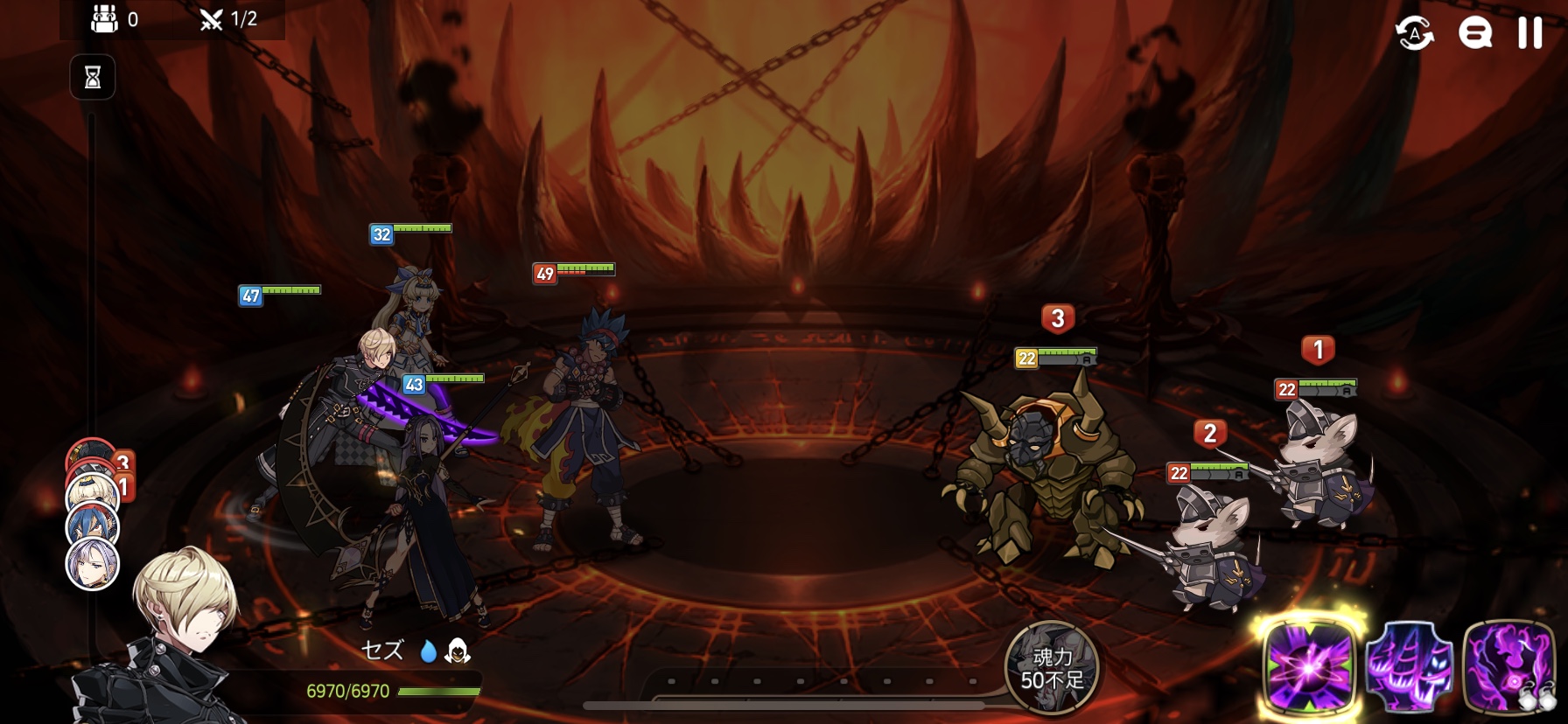Tap the hourglass turn order button
The width and height of the screenshot is (1568, 724).
[93, 78]
